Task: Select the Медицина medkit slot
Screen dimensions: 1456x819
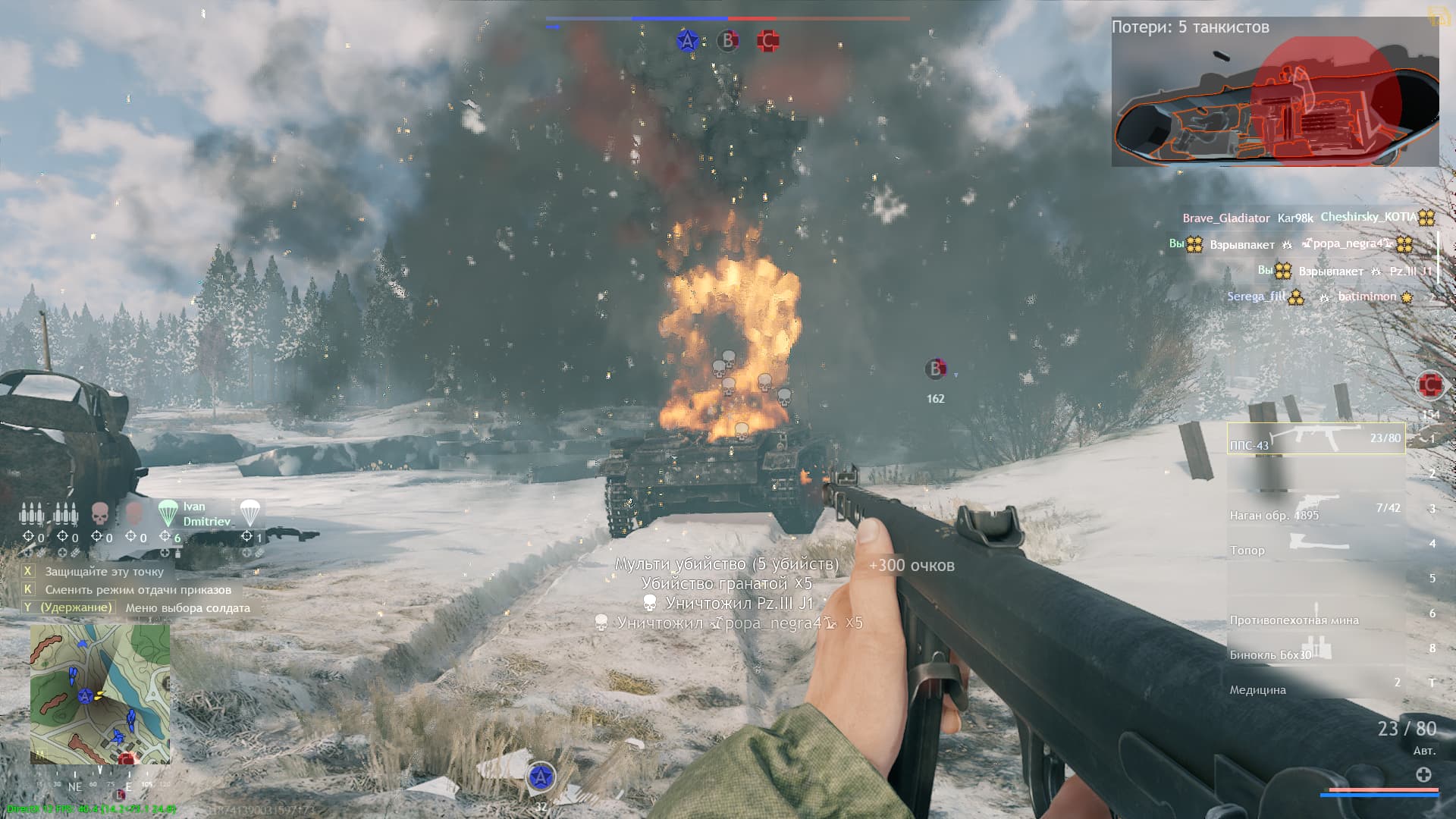Action: click(1316, 684)
